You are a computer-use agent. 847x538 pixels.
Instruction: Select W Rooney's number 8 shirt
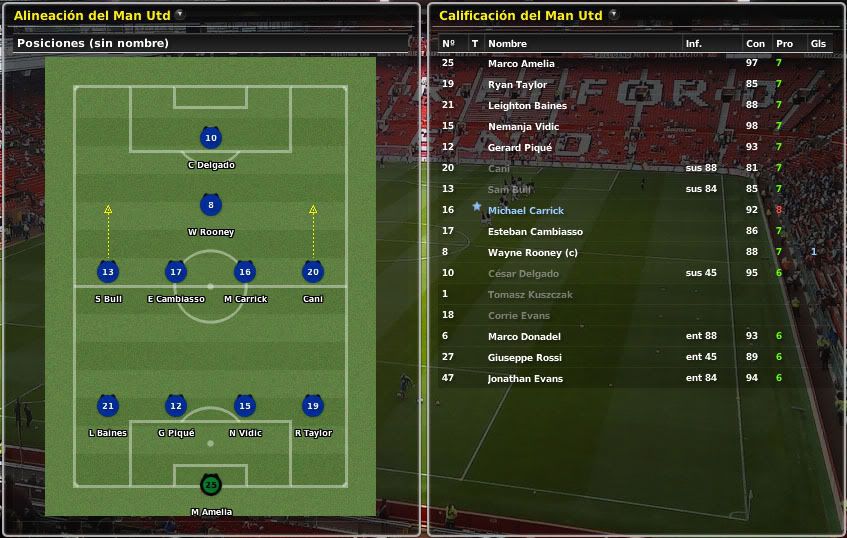pyautogui.click(x=210, y=206)
